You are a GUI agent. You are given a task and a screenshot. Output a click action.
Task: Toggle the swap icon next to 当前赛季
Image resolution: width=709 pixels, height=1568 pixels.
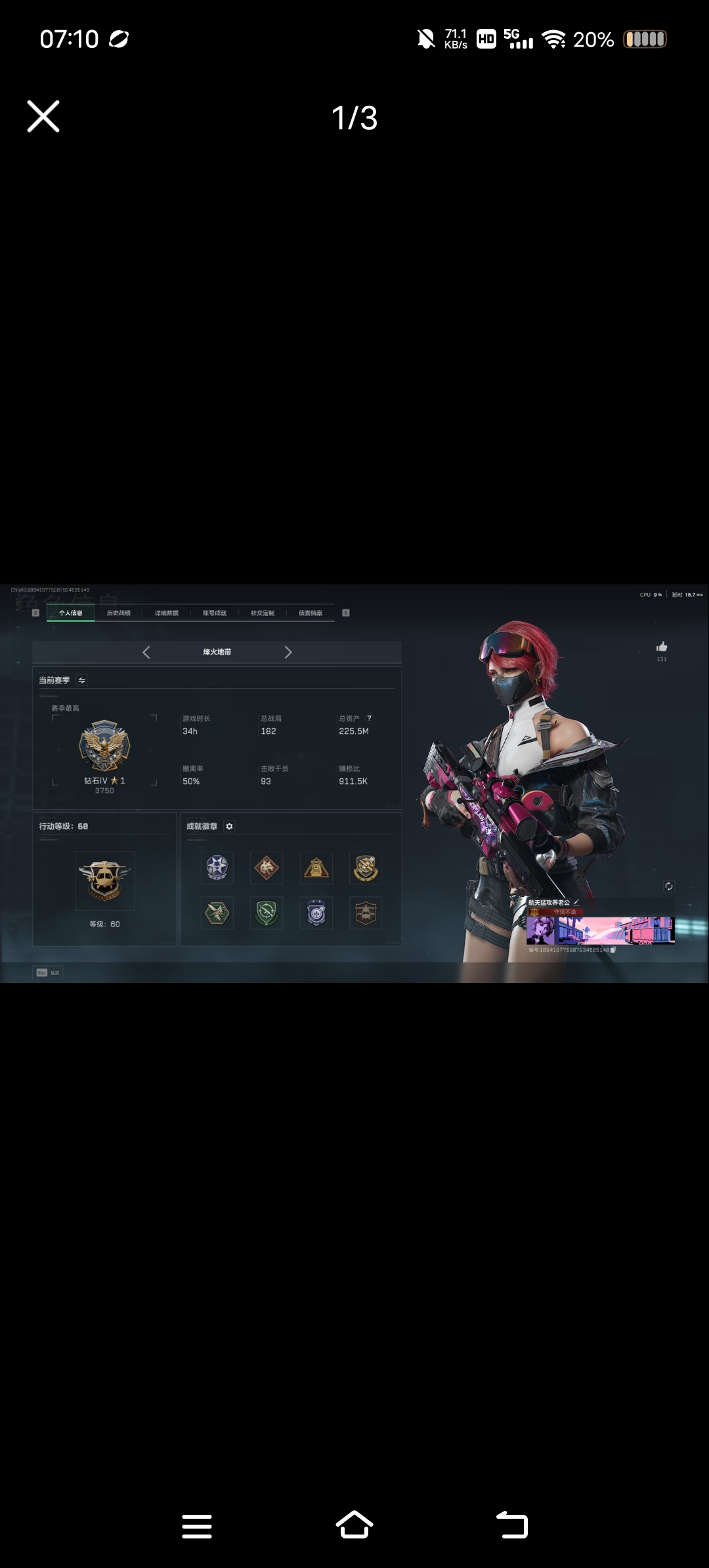82,680
